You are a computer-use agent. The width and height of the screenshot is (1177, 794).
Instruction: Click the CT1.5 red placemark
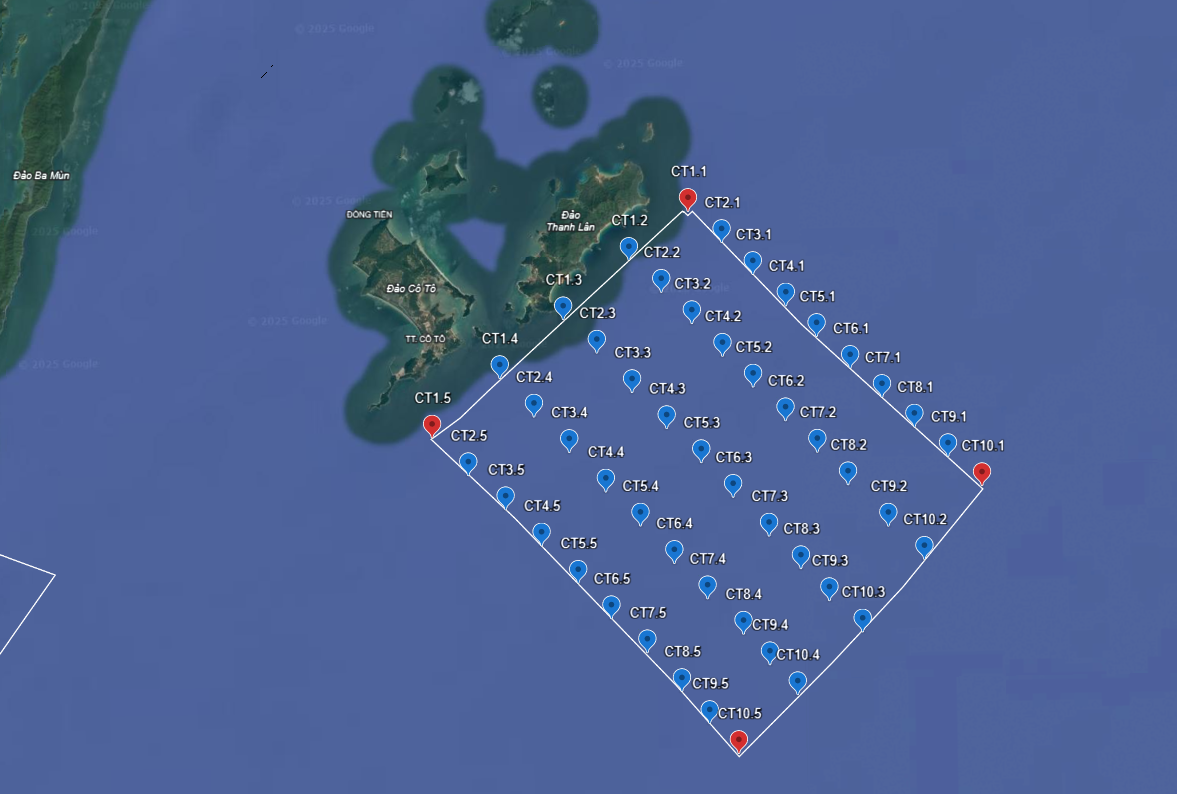click(432, 425)
